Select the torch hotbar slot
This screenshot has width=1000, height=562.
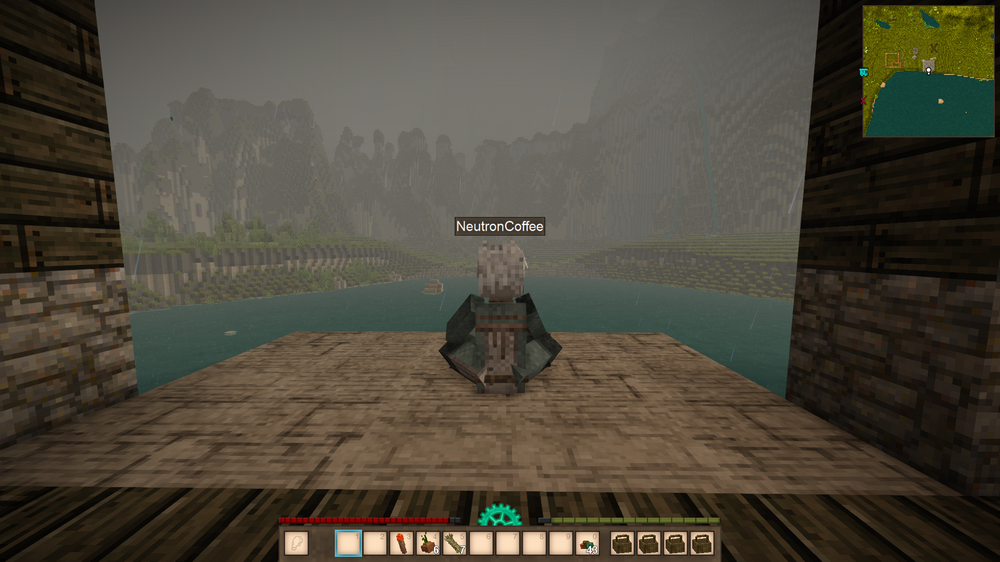[x=402, y=543]
